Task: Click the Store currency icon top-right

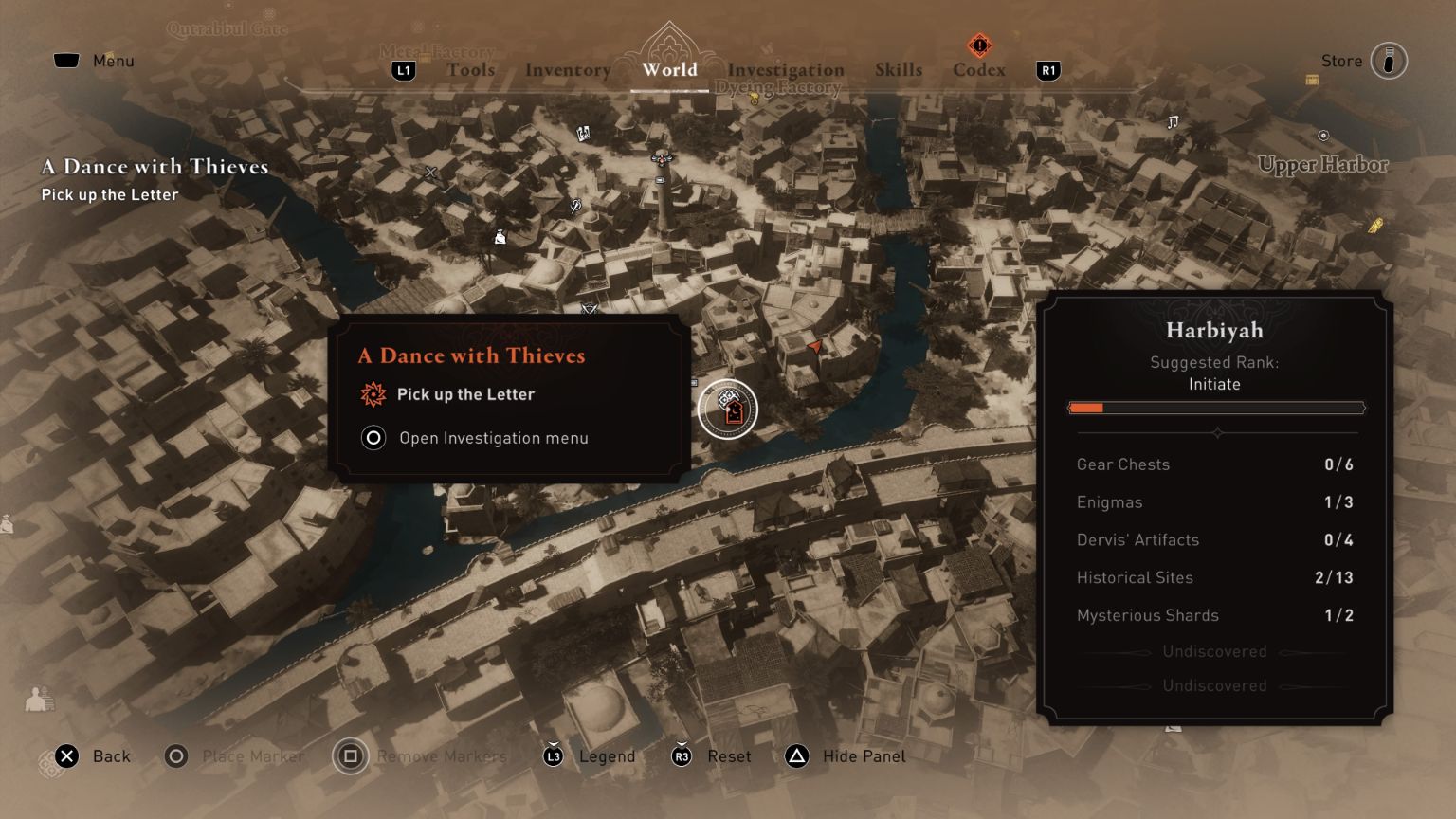Action: point(1388,61)
